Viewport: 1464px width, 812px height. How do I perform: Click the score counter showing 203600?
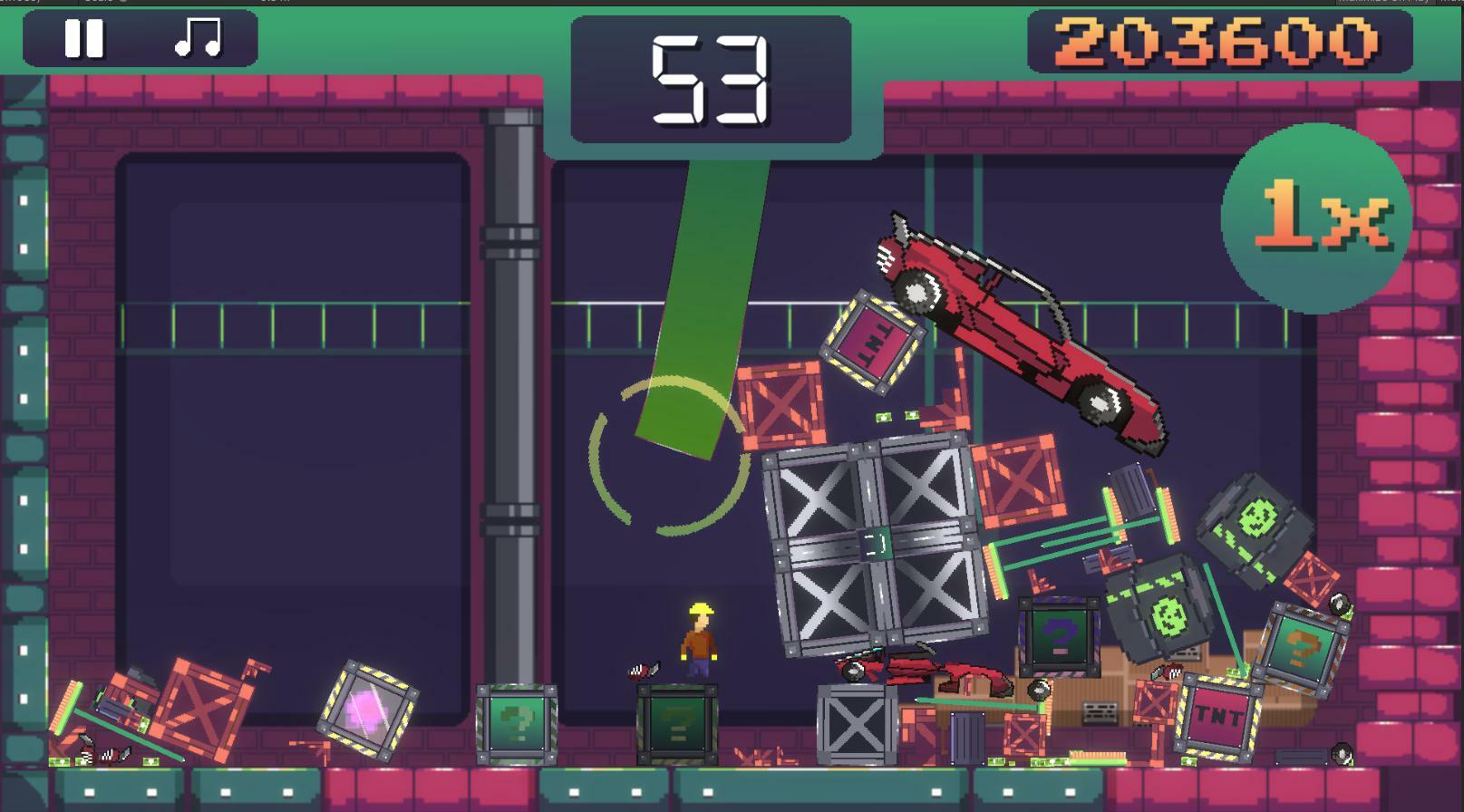pyautogui.click(x=1215, y=41)
